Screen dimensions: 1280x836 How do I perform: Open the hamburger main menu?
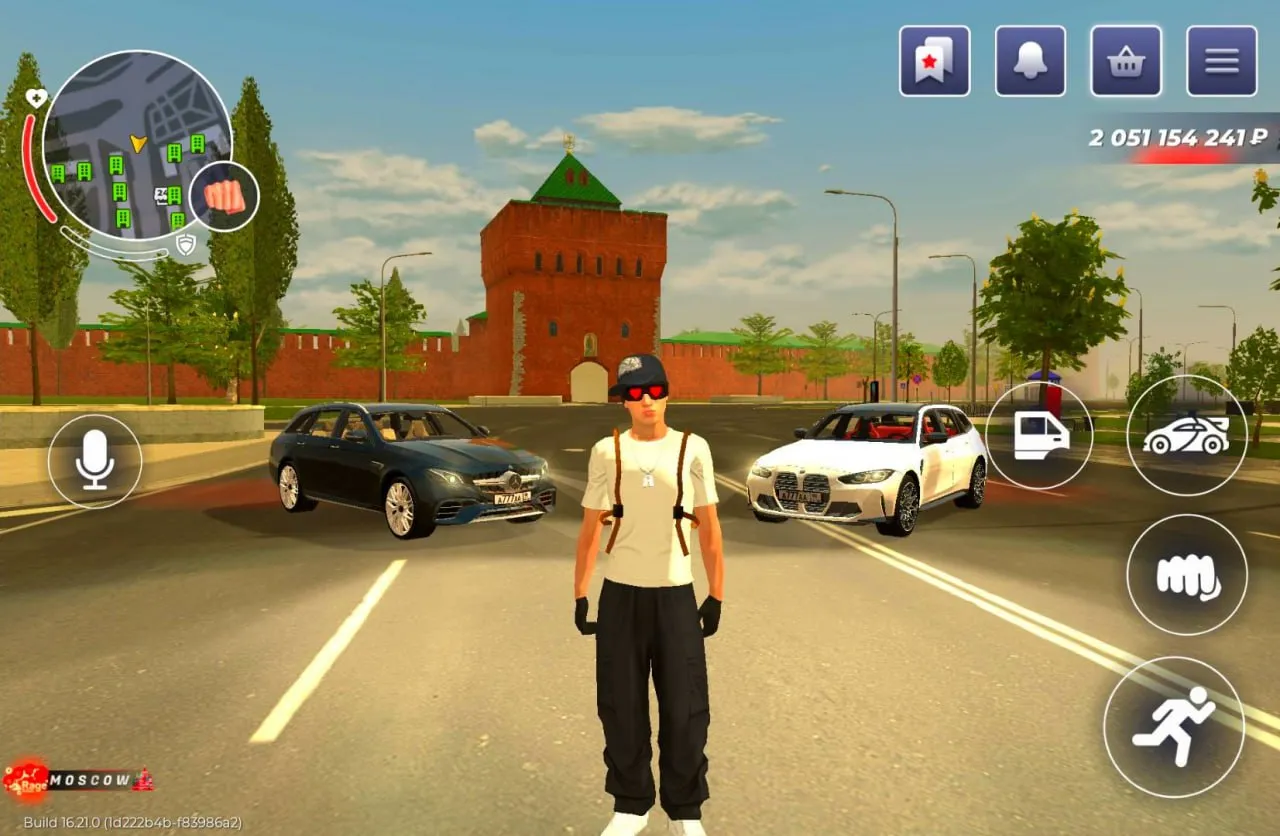coord(1221,61)
